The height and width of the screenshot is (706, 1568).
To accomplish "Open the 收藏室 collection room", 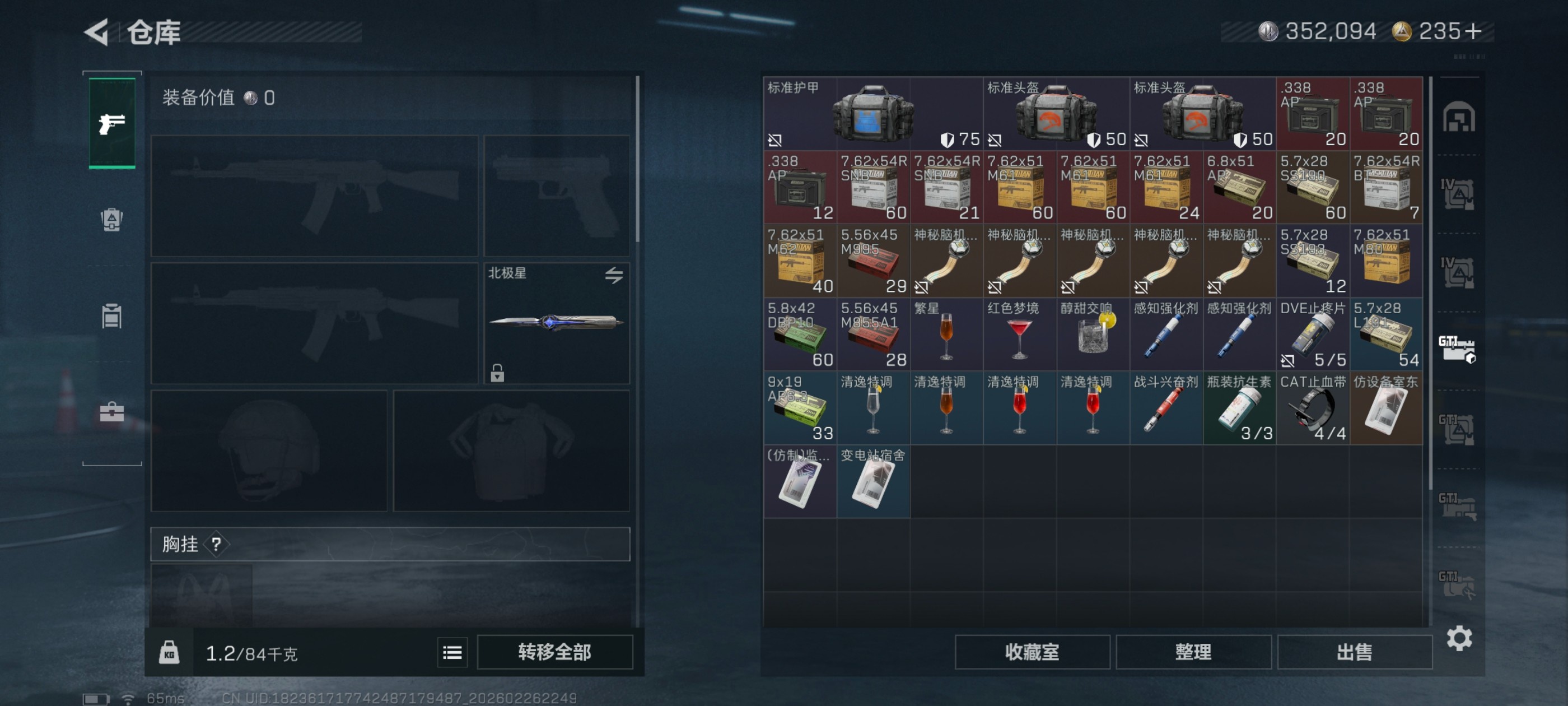I will click(x=1032, y=652).
